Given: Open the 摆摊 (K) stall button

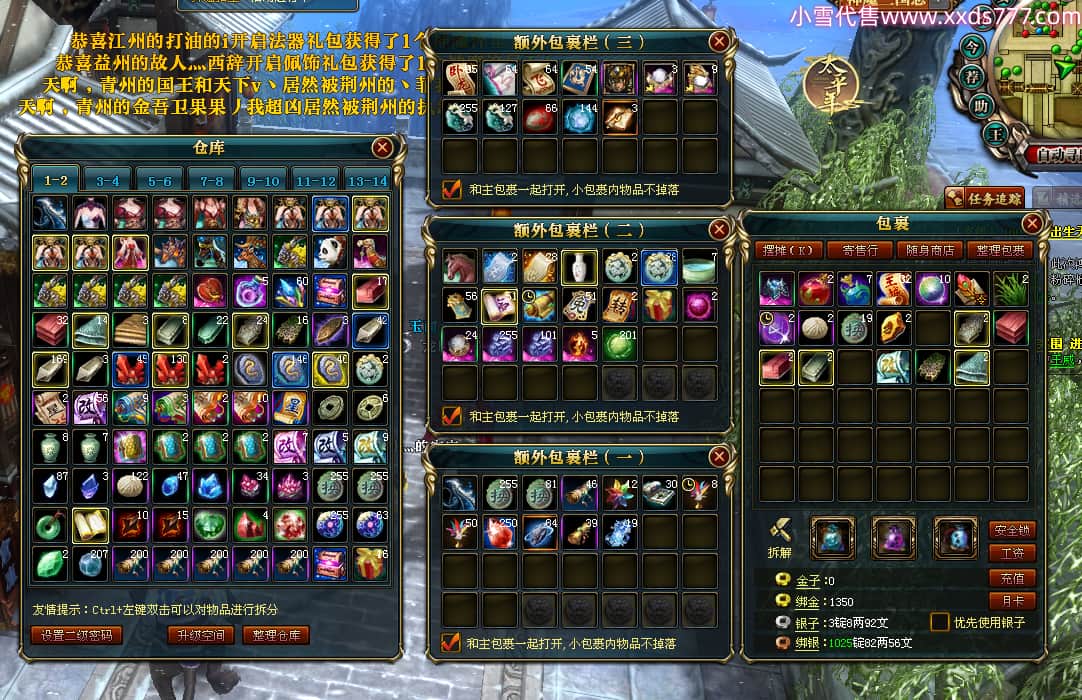Looking at the screenshot, I should pos(792,250).
